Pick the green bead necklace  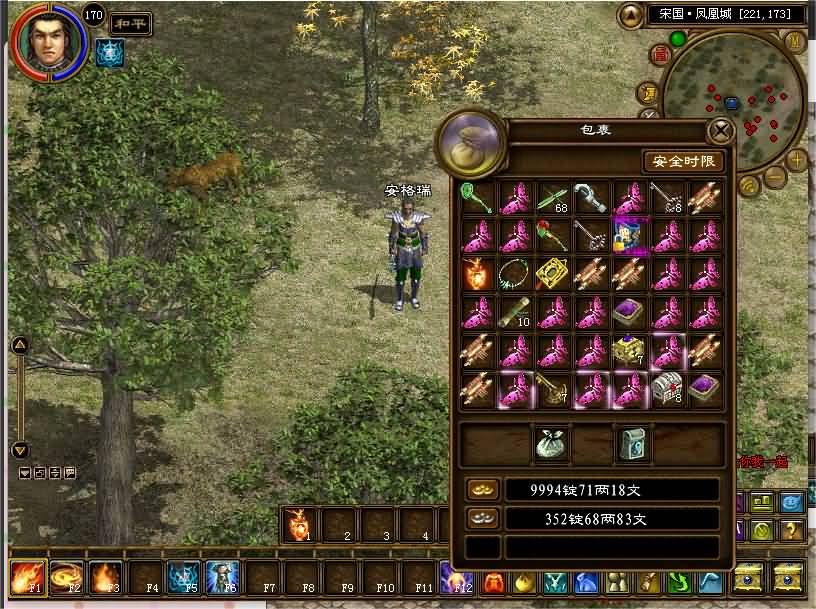[x=515, y=273]
